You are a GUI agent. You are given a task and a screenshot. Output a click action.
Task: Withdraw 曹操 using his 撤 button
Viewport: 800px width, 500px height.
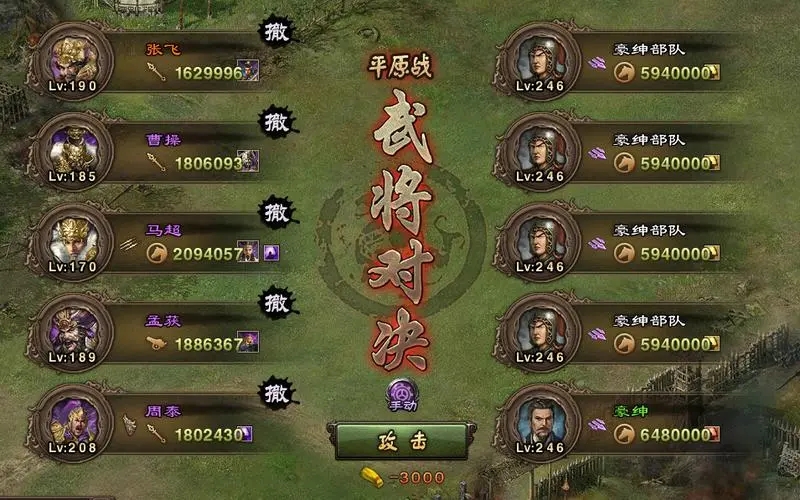[x=275, y=123]
